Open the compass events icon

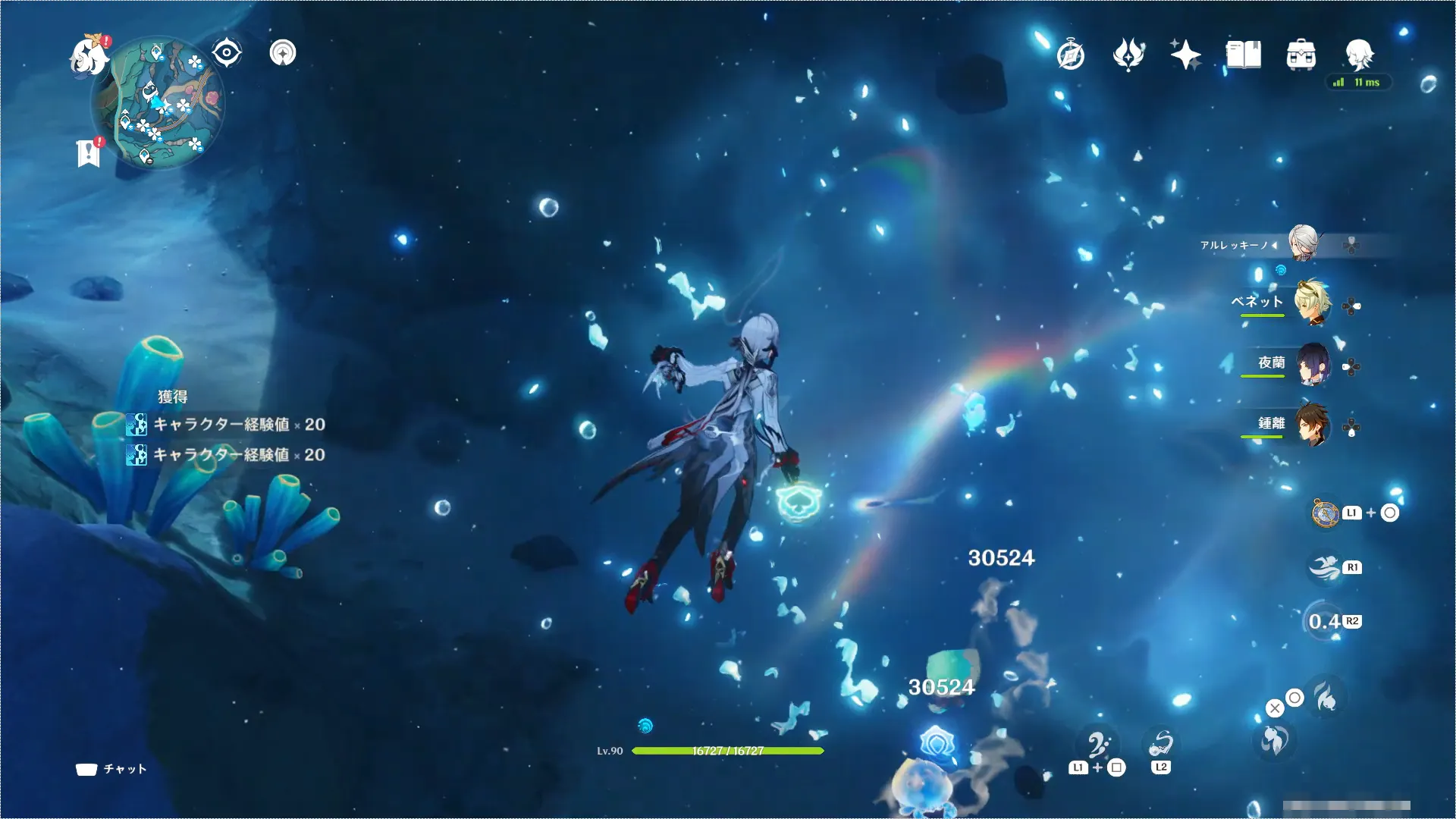coord(1071,55)
